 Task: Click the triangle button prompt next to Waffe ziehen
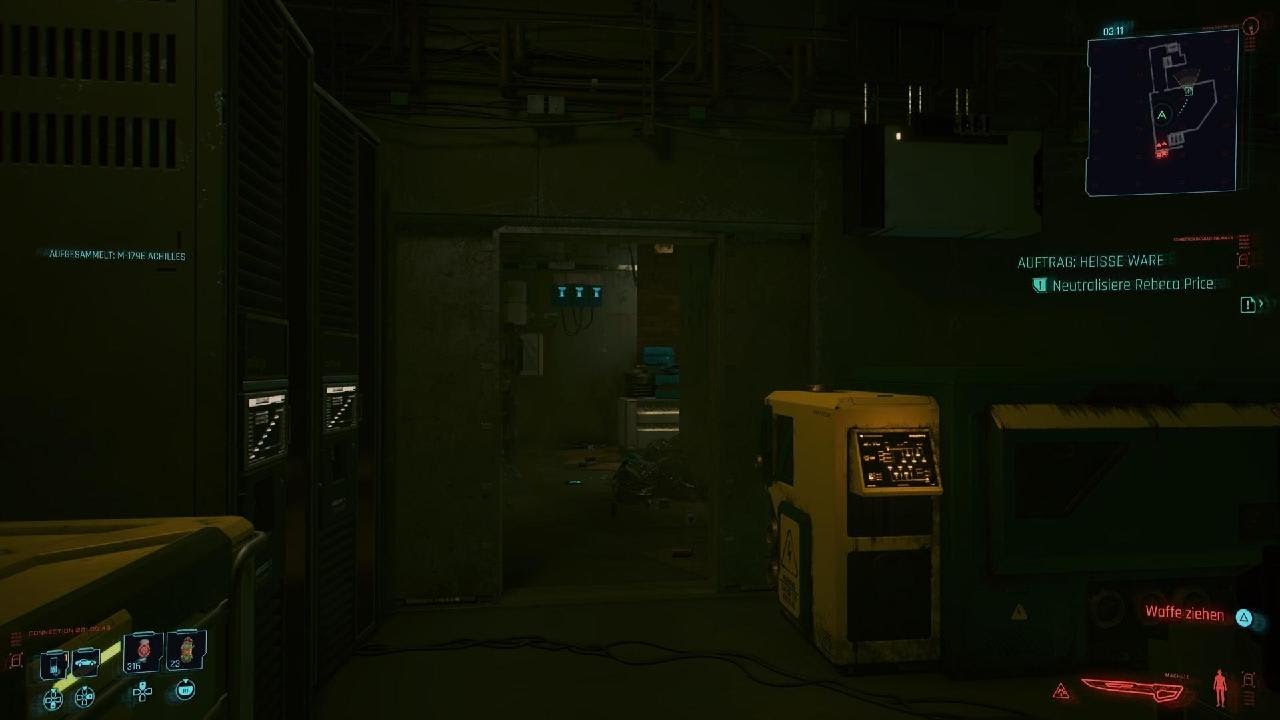point(1244,617)
